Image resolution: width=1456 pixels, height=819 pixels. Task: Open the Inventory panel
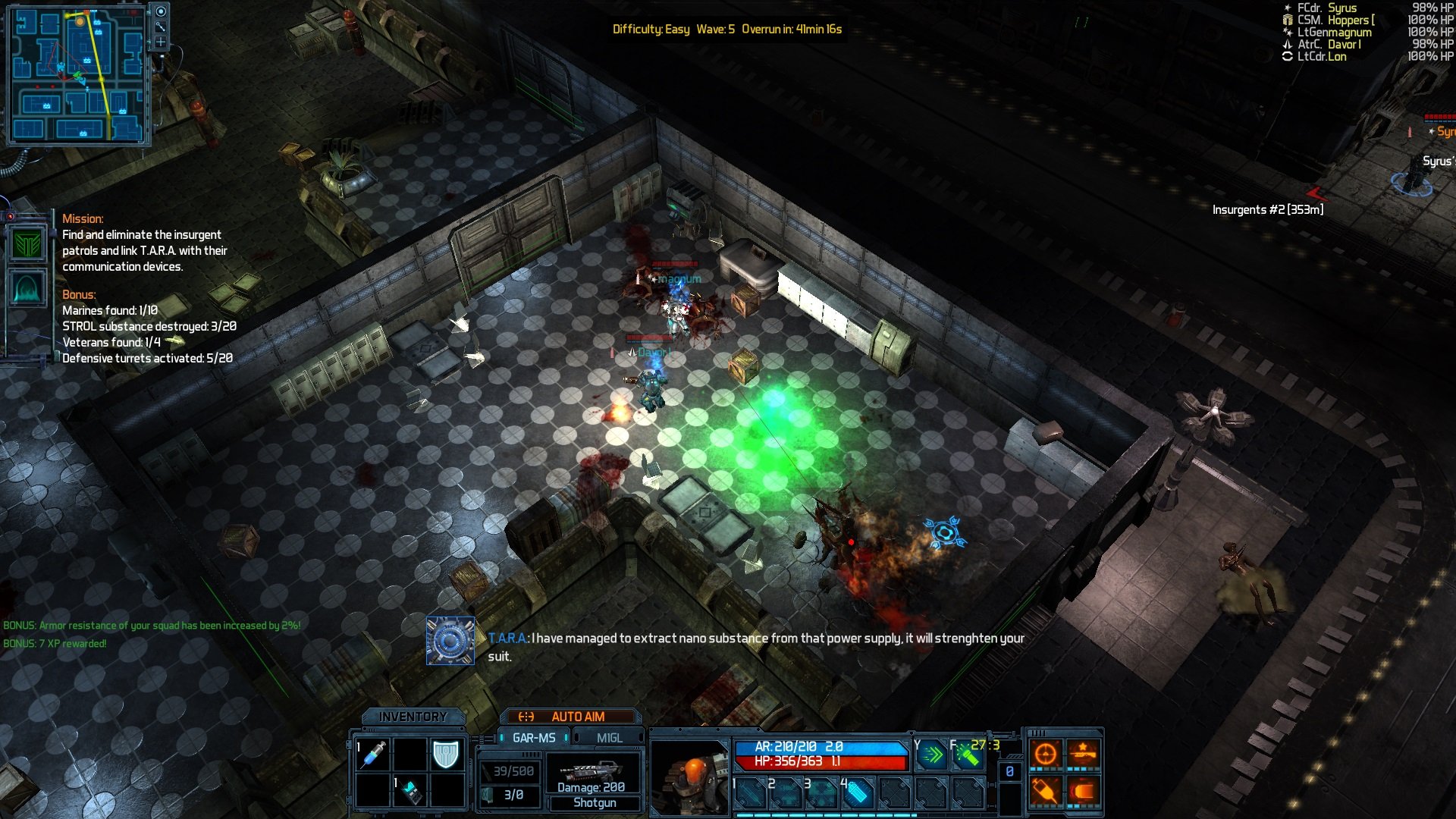413,717
